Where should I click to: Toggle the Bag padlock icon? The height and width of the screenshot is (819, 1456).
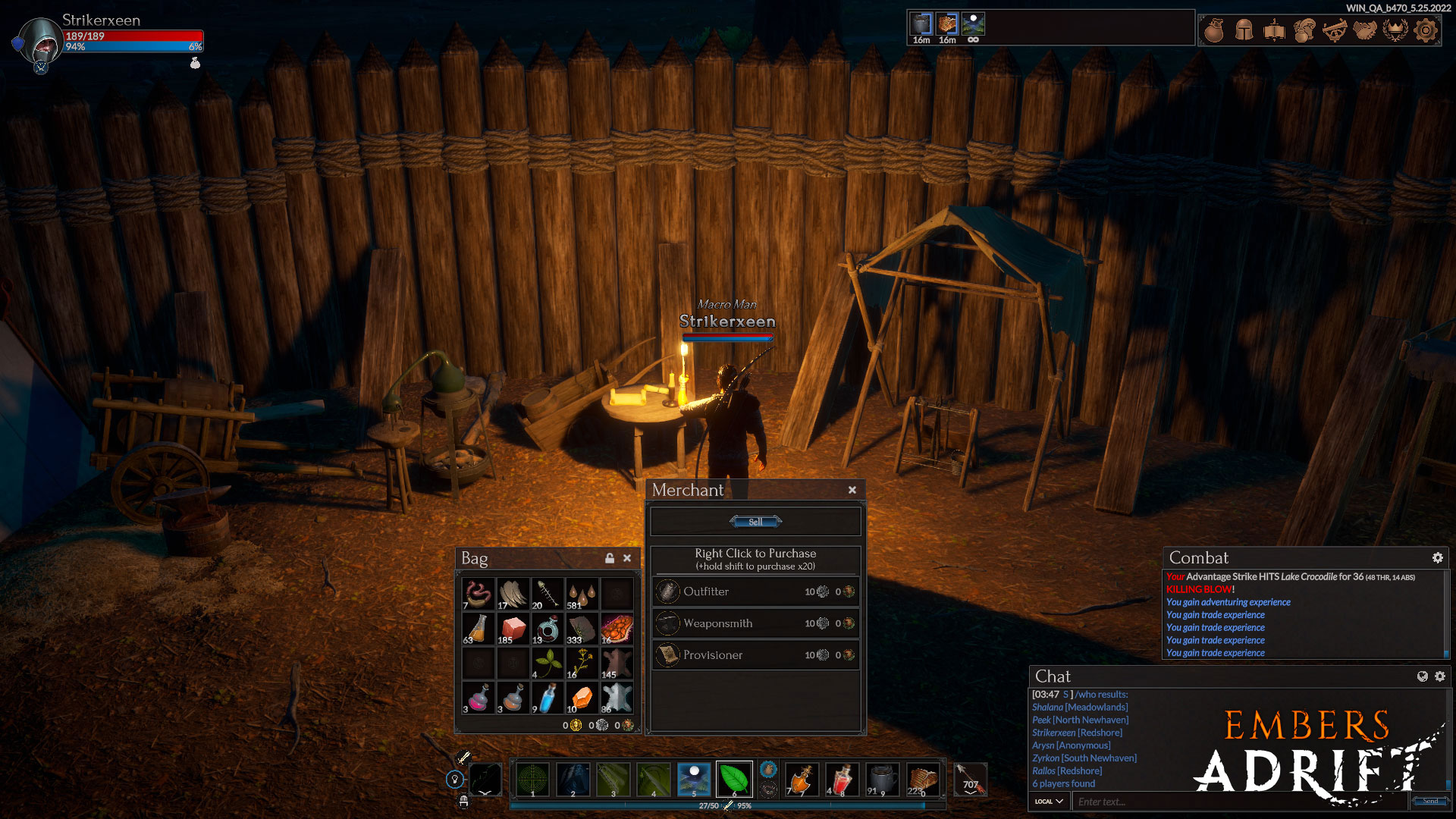(610, 558)
